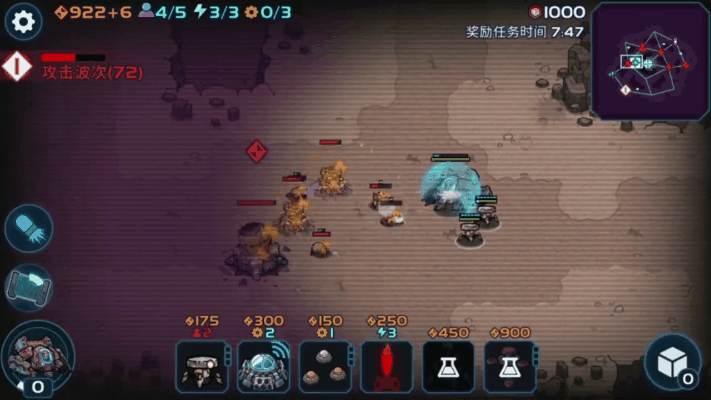
Task: Select the mech hero portrait
Action: click(x=36, y=357)
